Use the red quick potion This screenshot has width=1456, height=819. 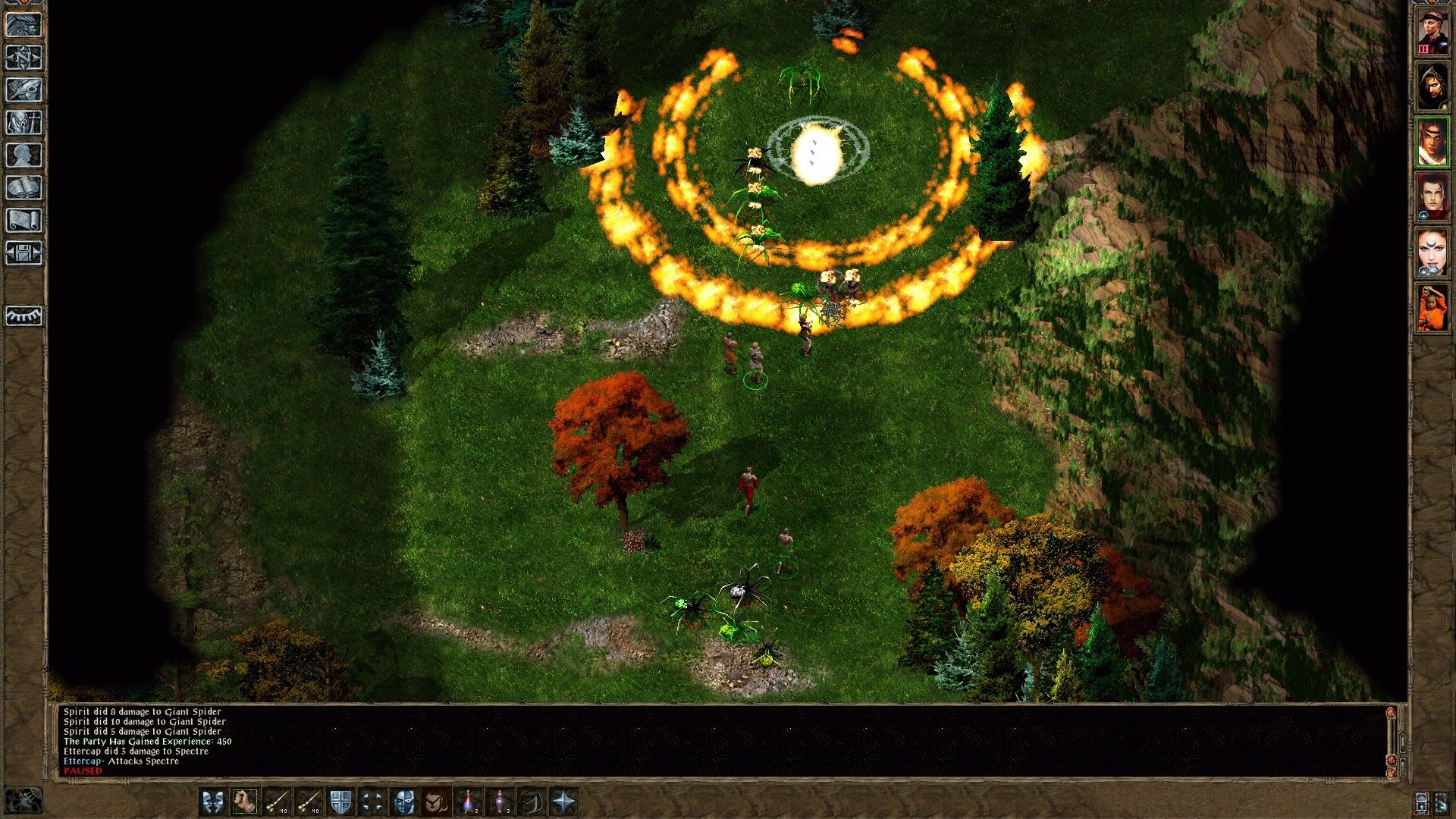tap(469, 800)
